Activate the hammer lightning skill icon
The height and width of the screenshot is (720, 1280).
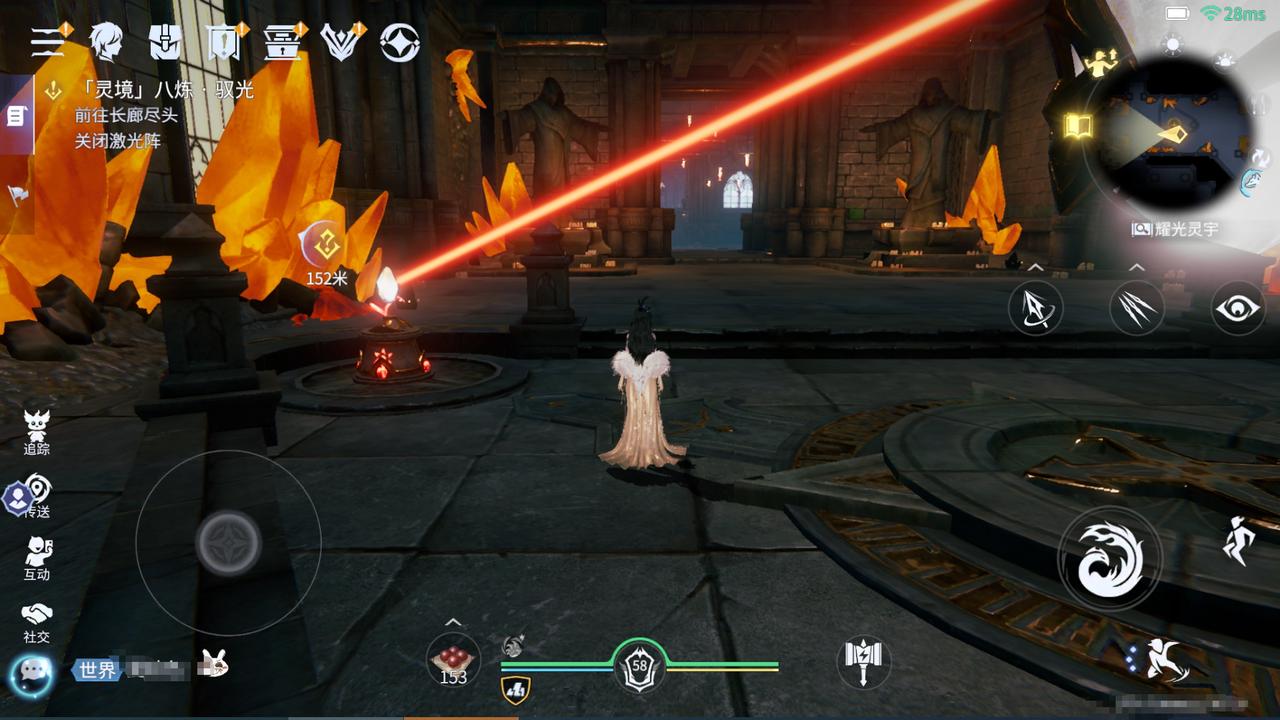pos(863,661)
